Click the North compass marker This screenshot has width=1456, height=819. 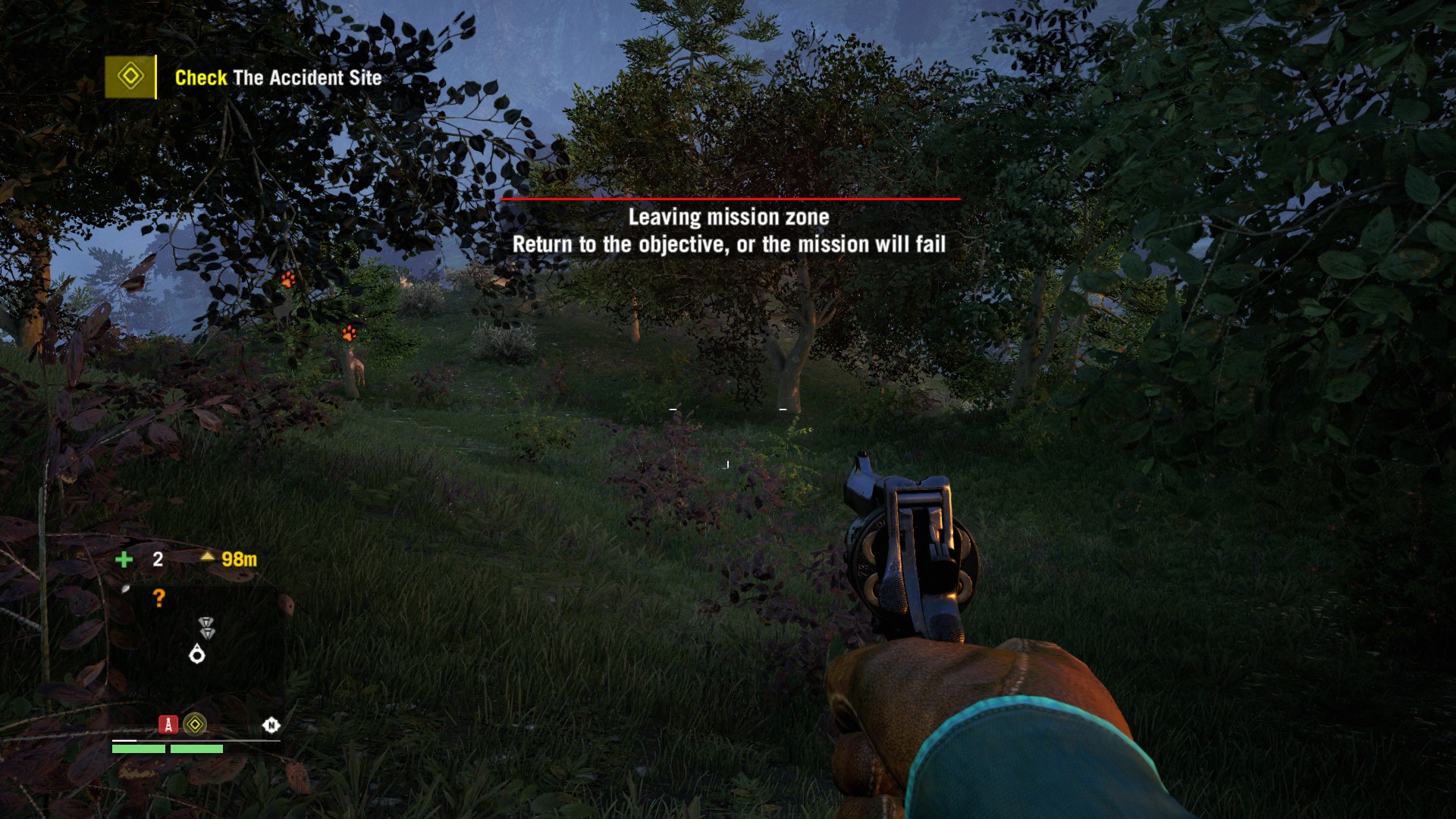[x=271, y=726]
